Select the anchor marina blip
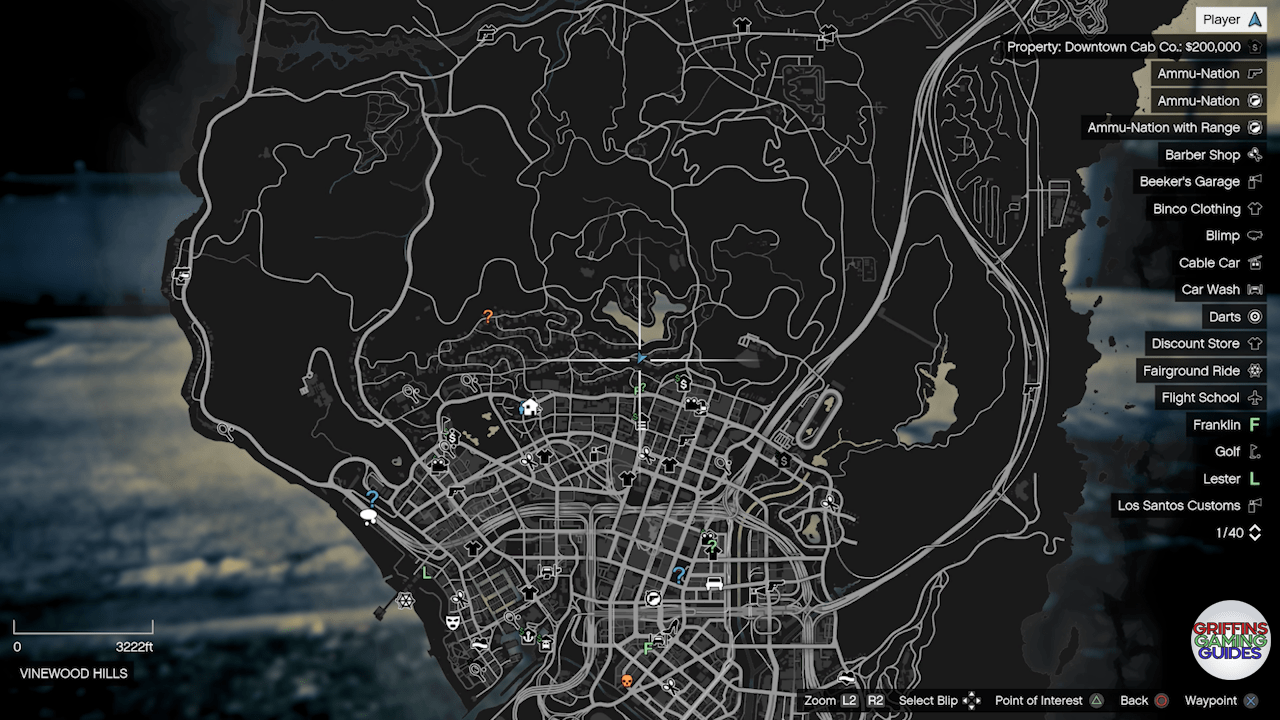This screenshot has width=1280, height=720. [x=526, y=635]
